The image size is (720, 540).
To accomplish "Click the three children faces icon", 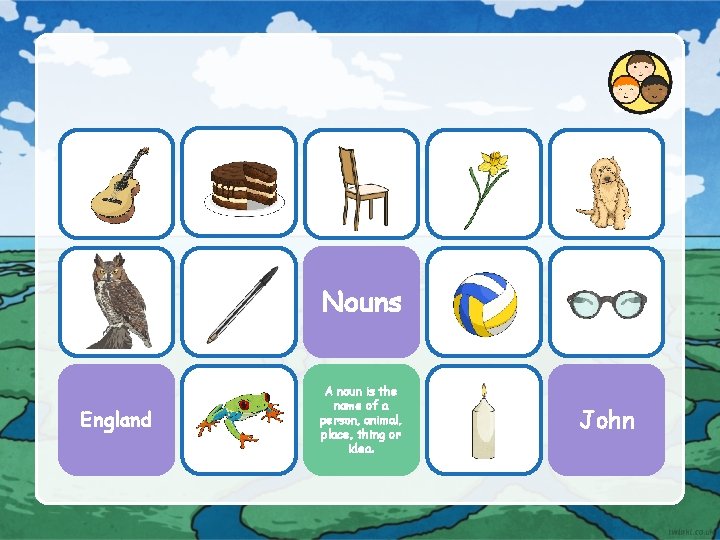I will point(640,82).
